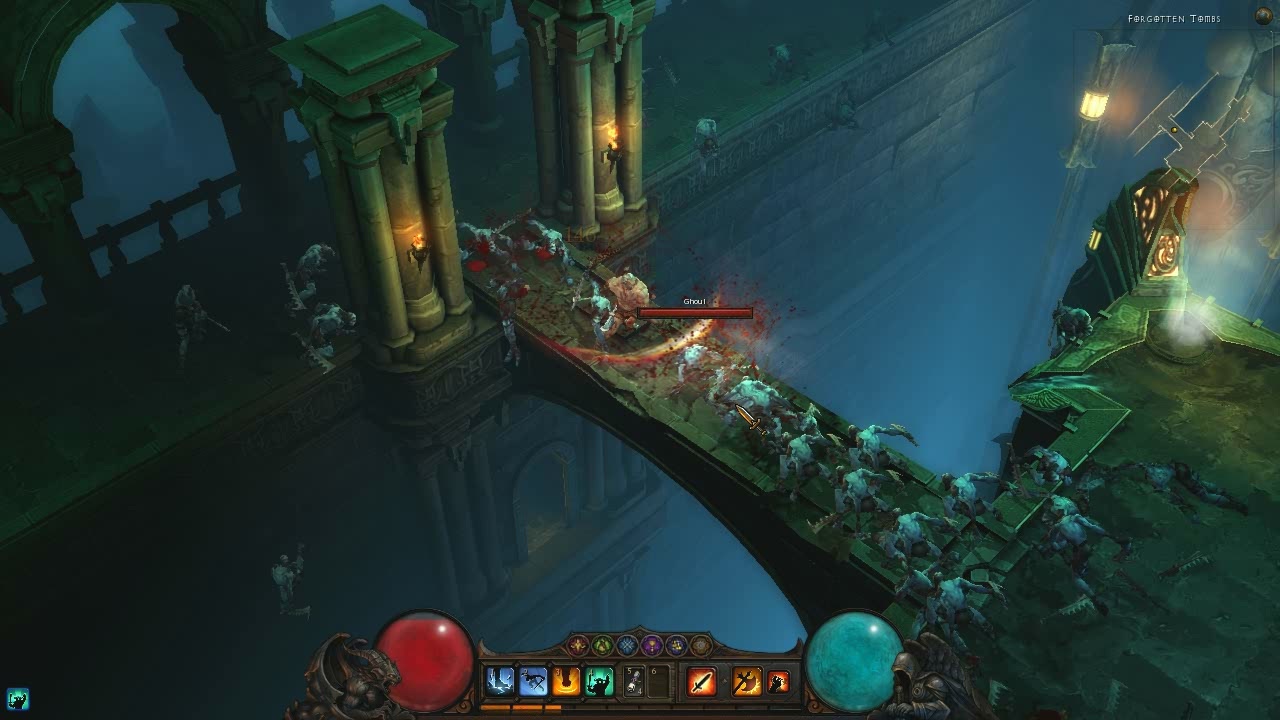Select the glowing axe attack skill
The width and height of the screenshot is (1280, 720).
[746, 682]
